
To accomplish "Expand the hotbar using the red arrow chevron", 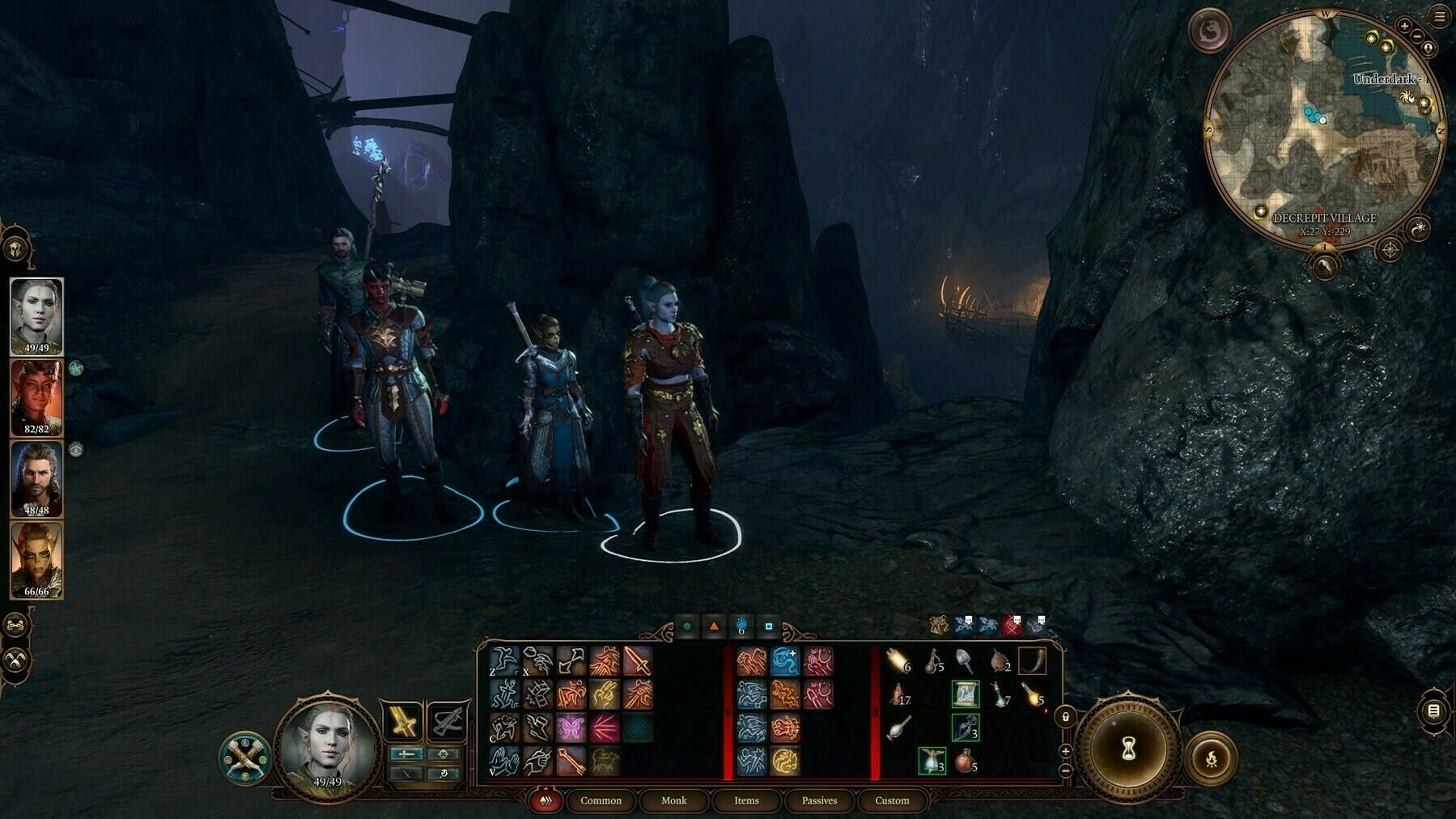I will [x=546, y=800].
